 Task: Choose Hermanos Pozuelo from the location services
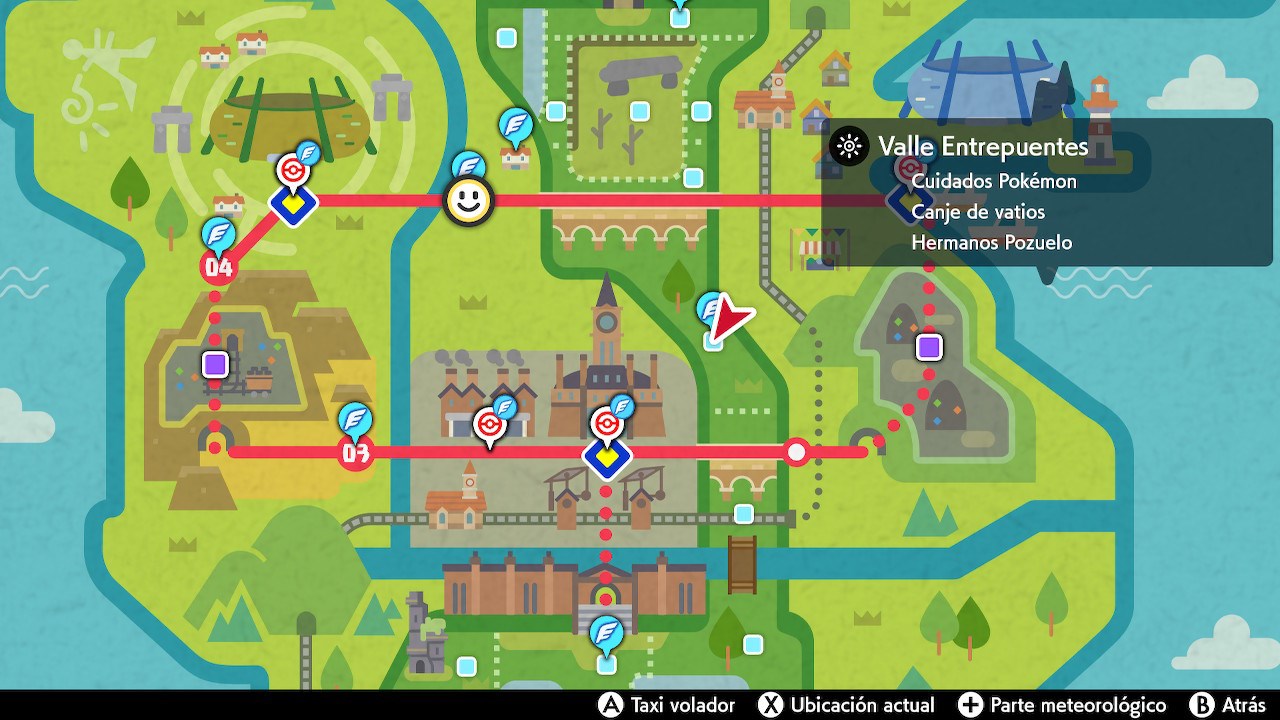pos(993,242)
